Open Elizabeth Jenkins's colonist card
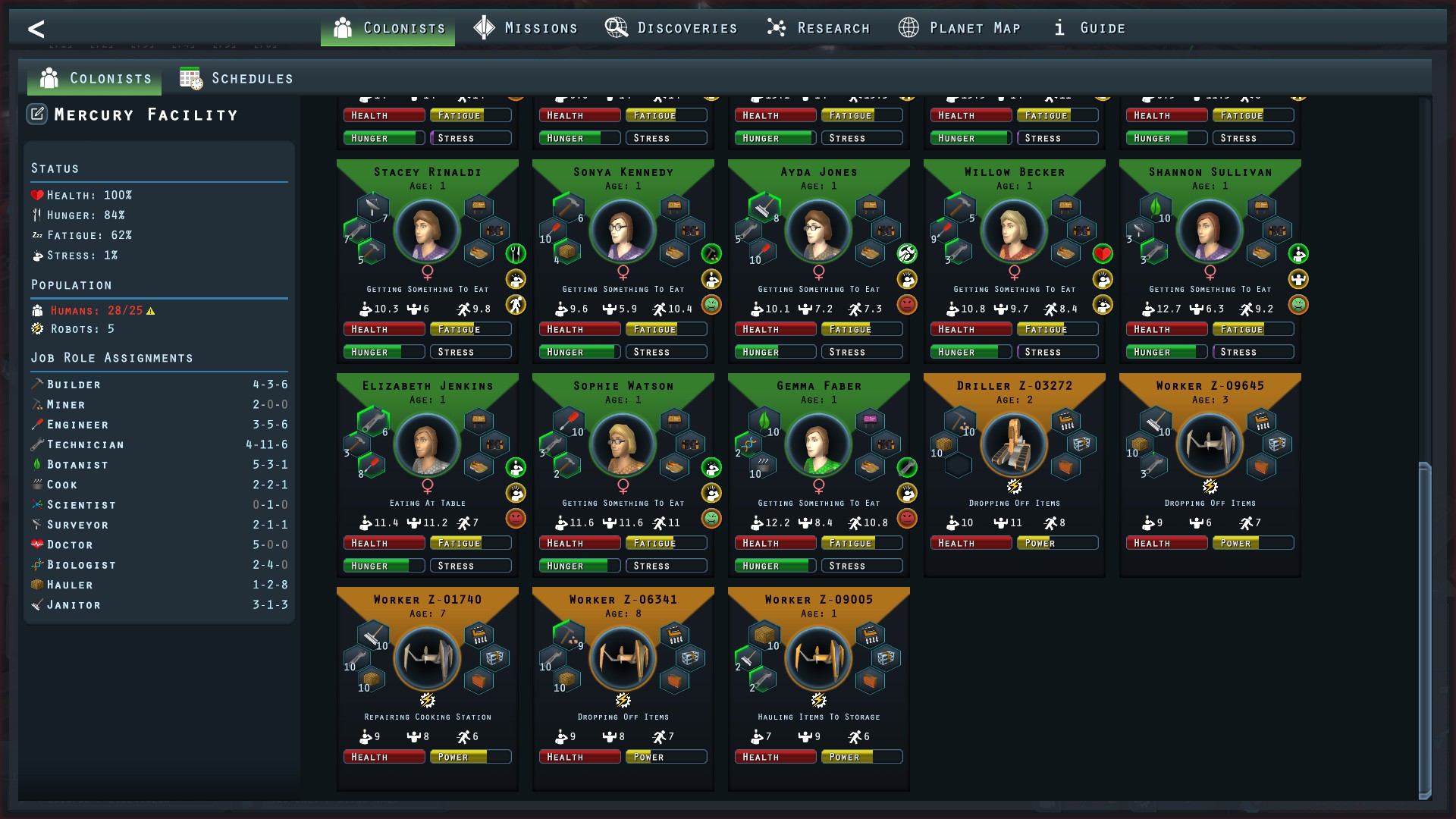 click(427, 445)
